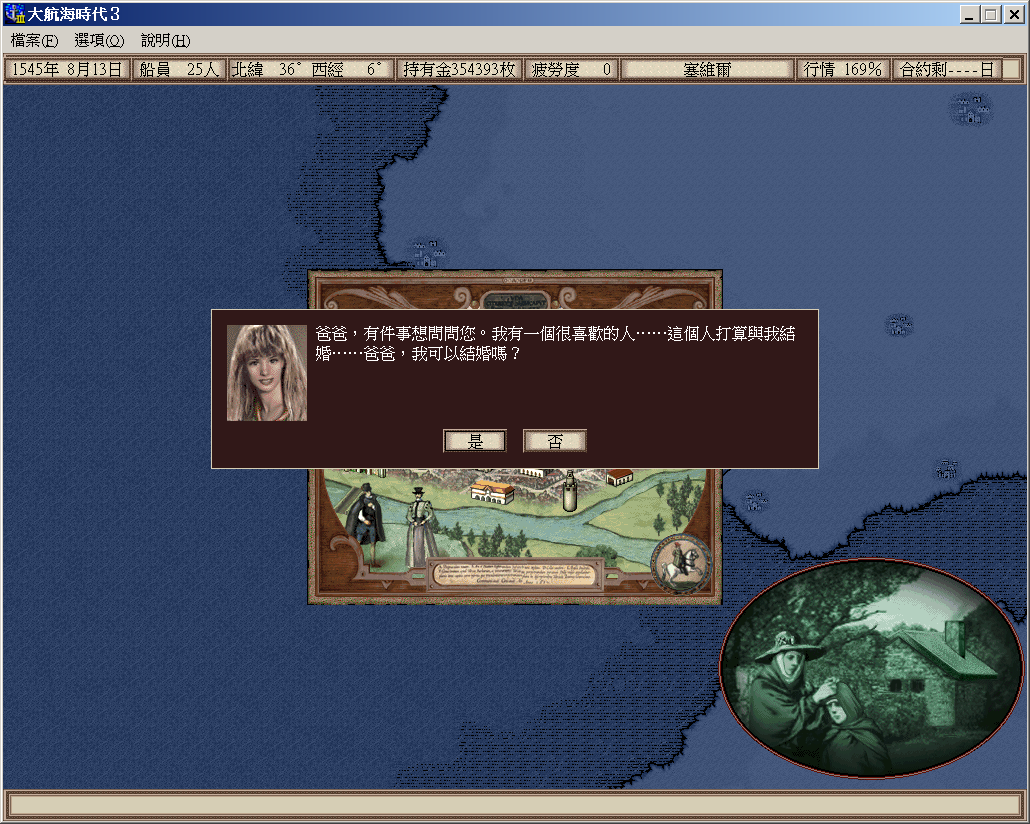Minimize the game window

970,14
